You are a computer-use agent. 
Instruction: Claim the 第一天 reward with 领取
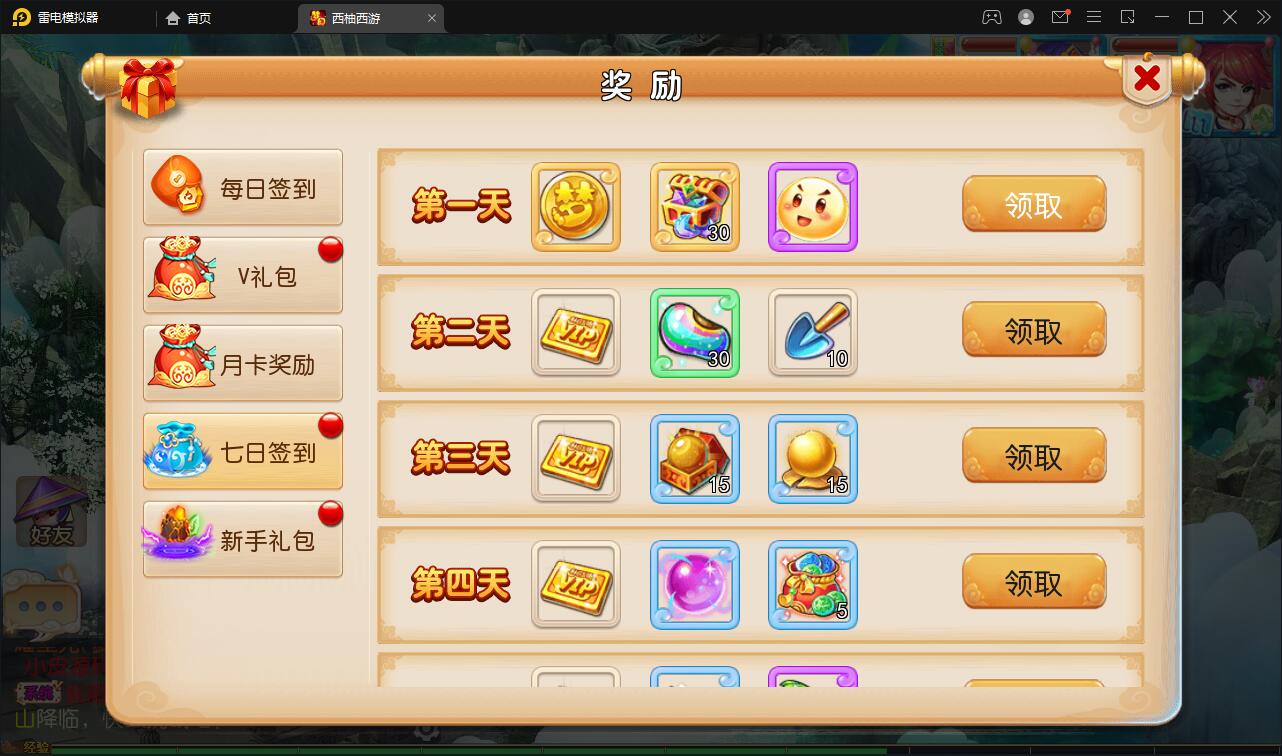(1035, 205)
